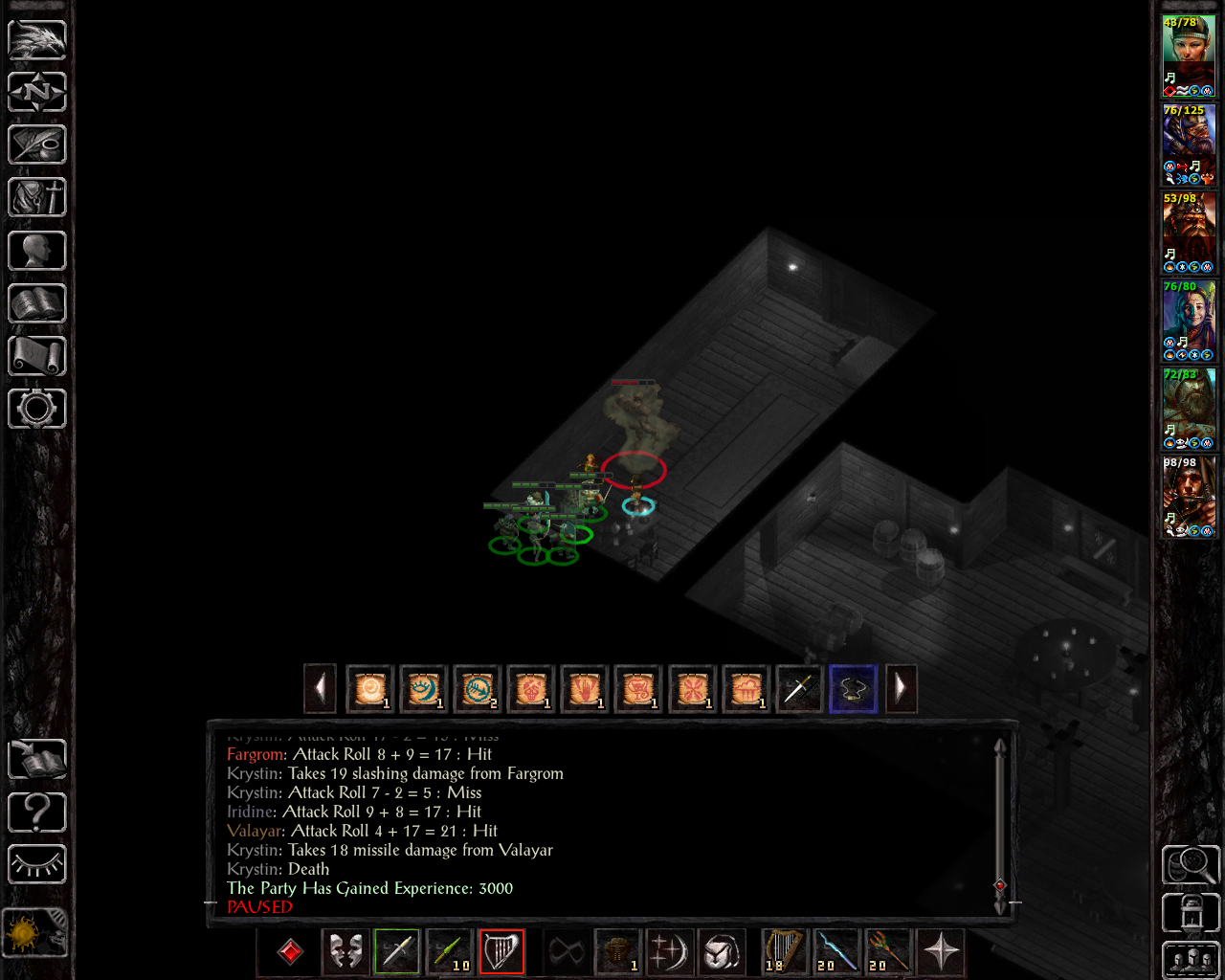The height and width of the screenshot is (980, 1225).
Task: Activate the bard song harp button
Action: 501,951
